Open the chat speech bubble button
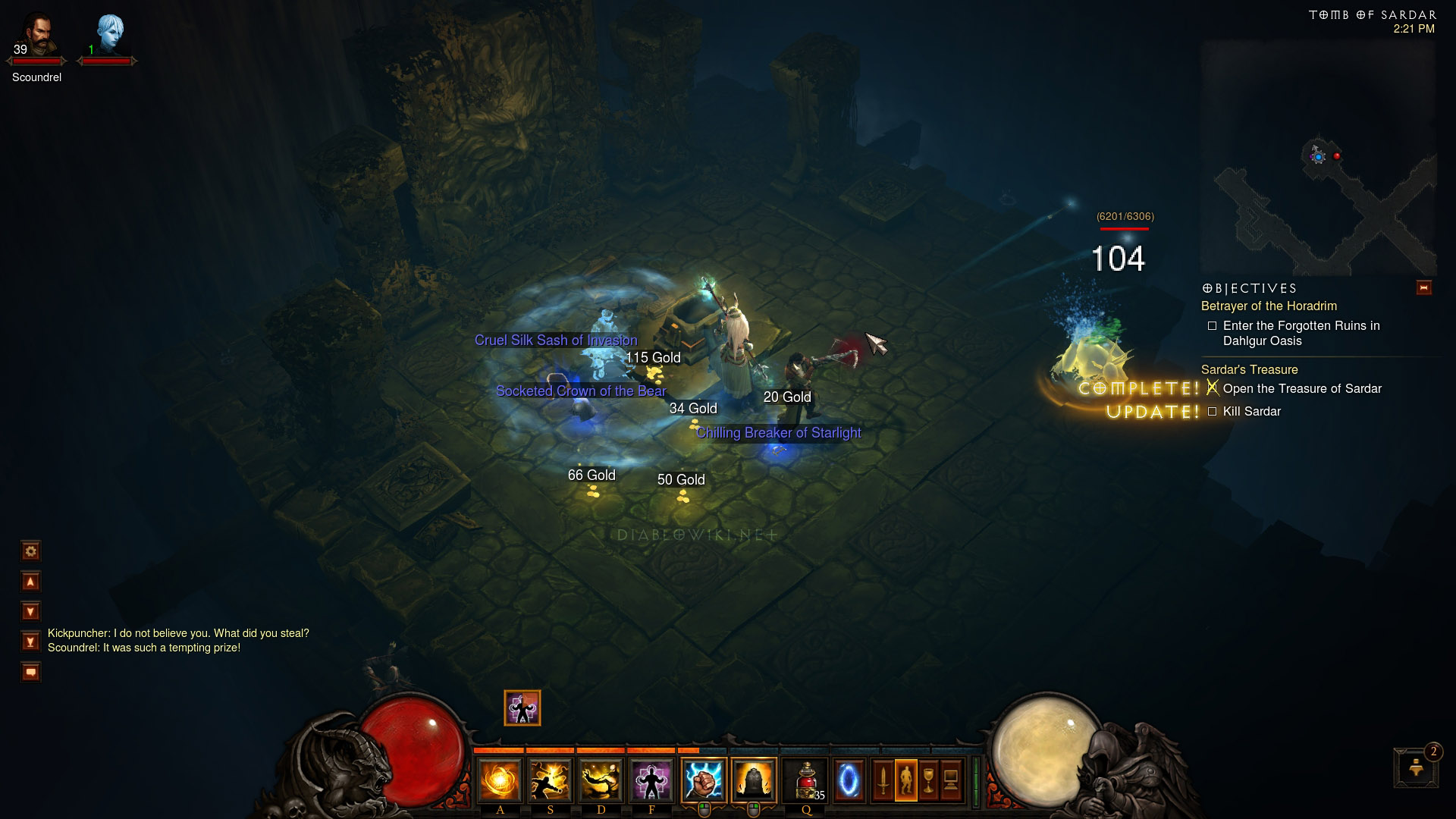This screenshot has width=1456, height=819. (30, 672)
